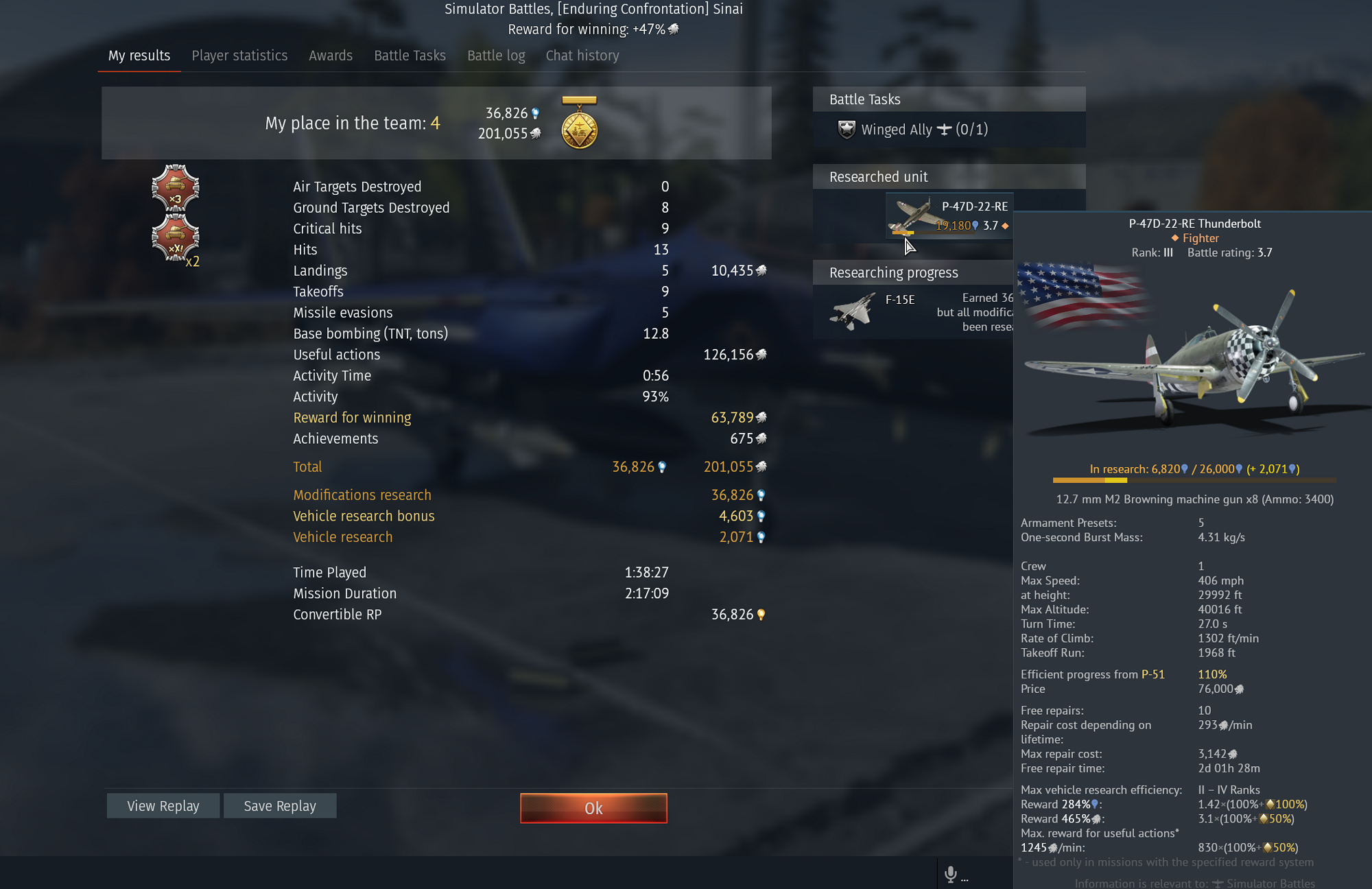This screenshot has width=1372, height=889.
Task: Confirm results with the Ok button
Action: click(593, 808)
